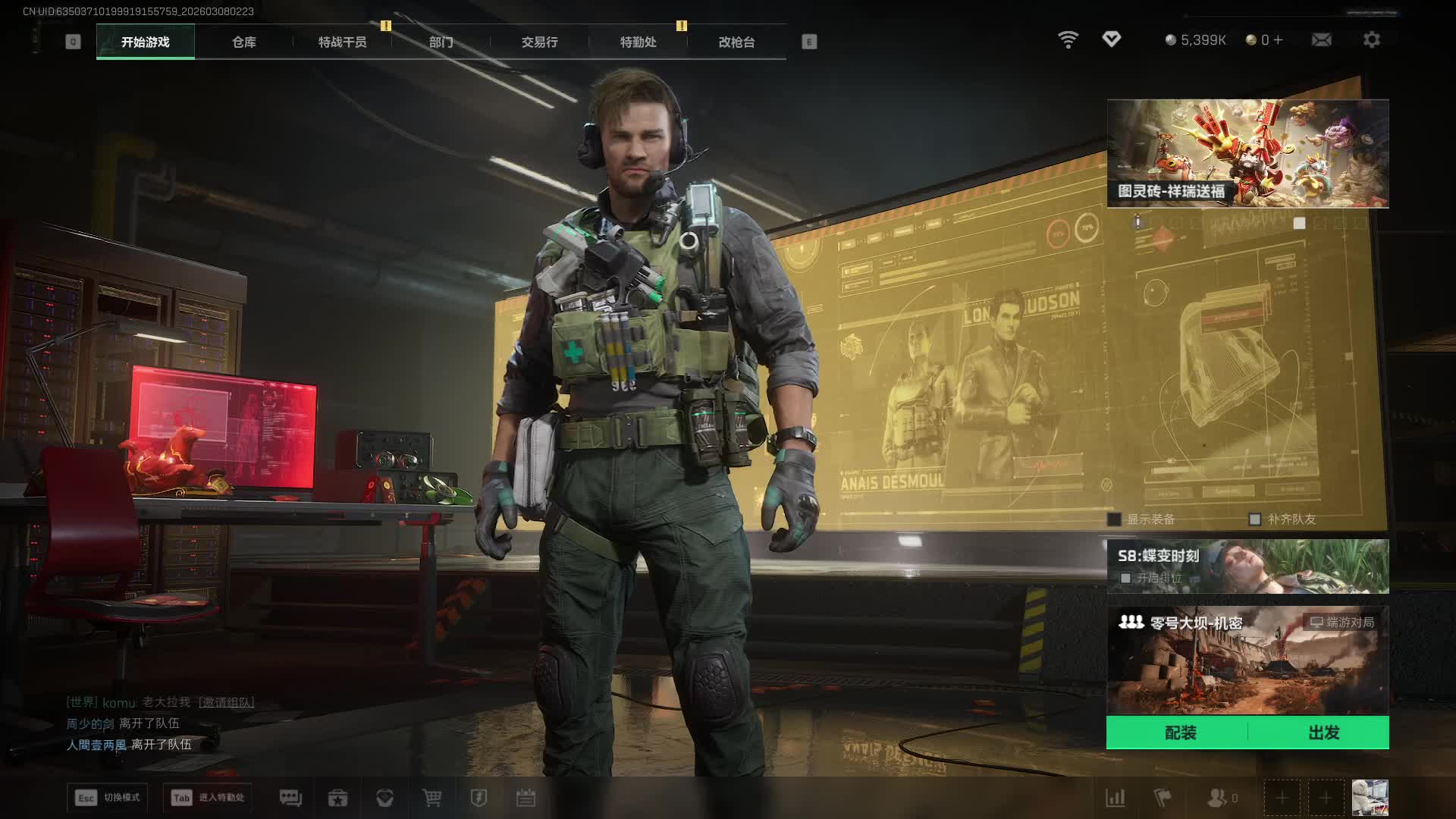Viewport: 1456px width, 819px height.
Task: Click the 邀请组队 invite link in chat
Action: pos(226,702)
